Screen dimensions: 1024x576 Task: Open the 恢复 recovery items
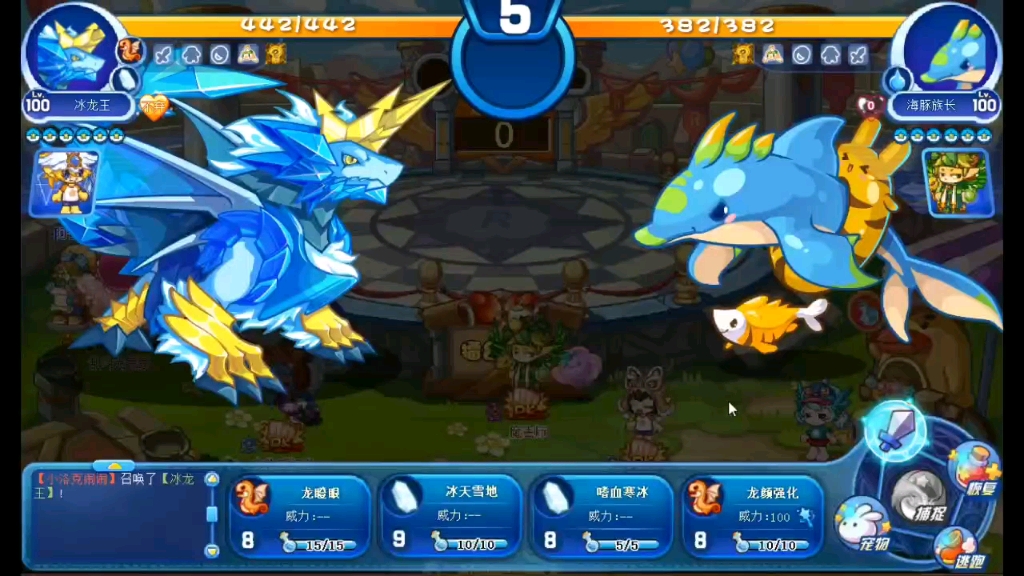coord(973,471)
